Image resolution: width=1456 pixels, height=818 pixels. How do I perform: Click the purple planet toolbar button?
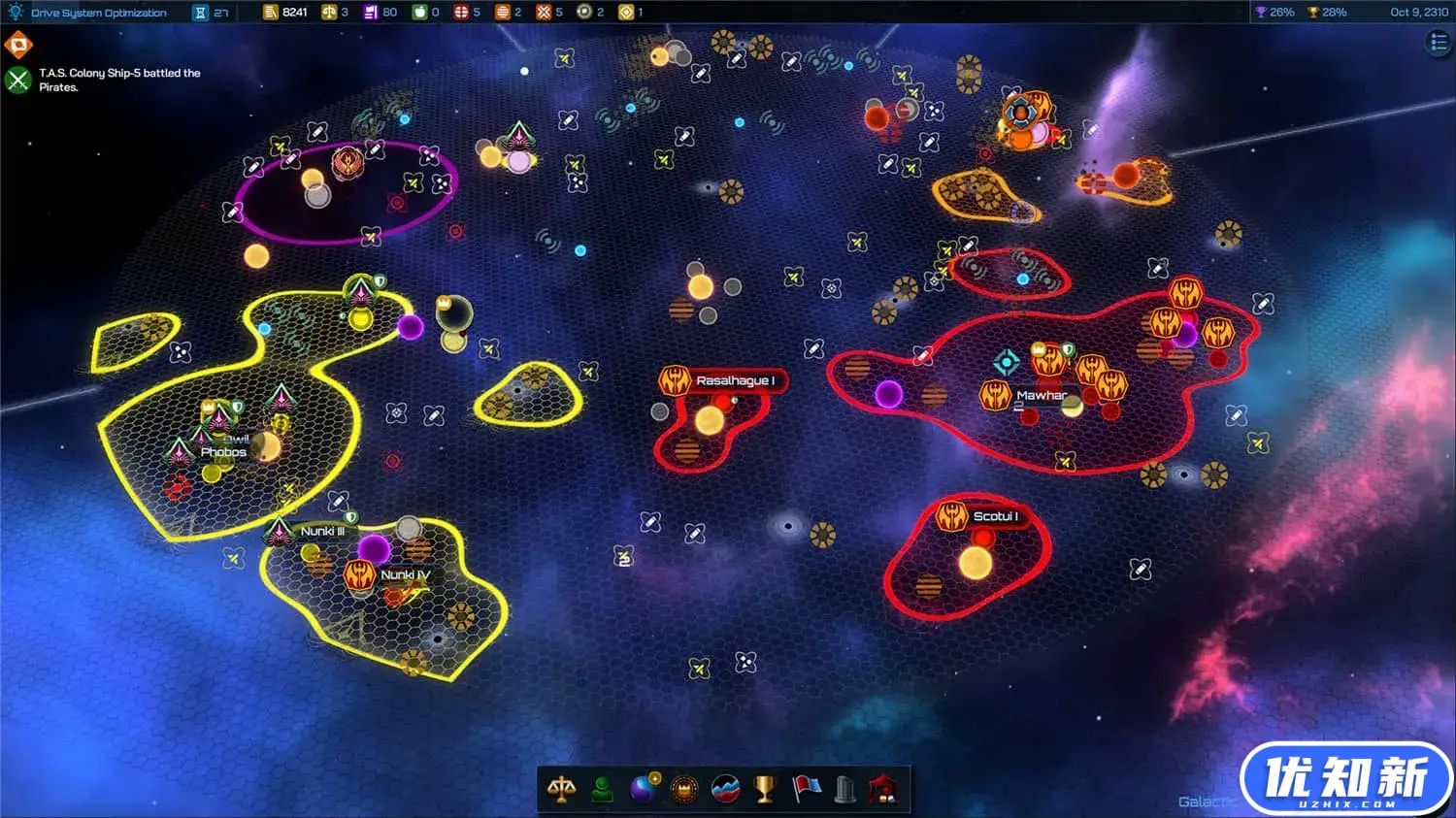coord(644,790)
